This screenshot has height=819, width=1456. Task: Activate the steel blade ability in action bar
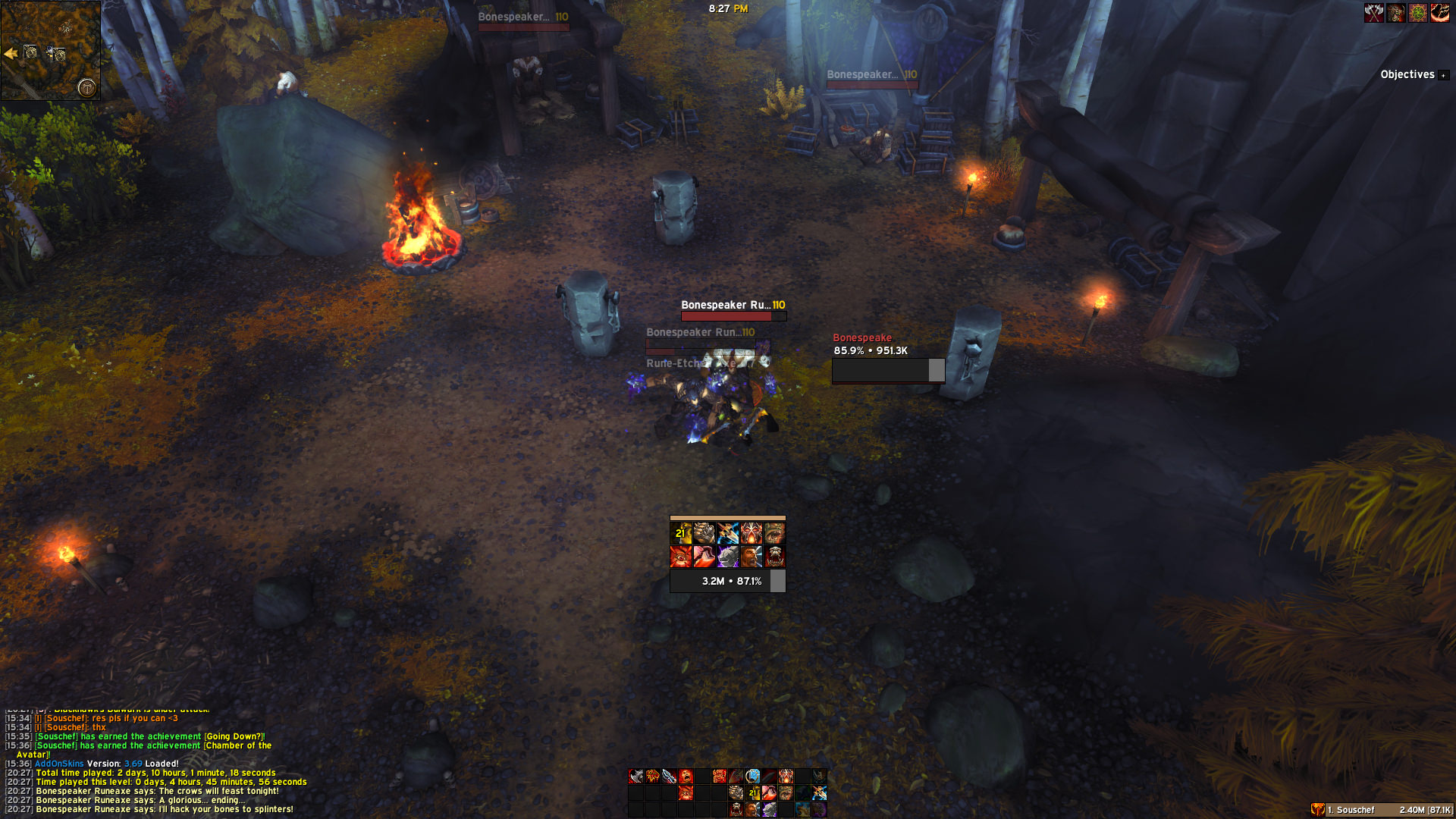(669, 776)
